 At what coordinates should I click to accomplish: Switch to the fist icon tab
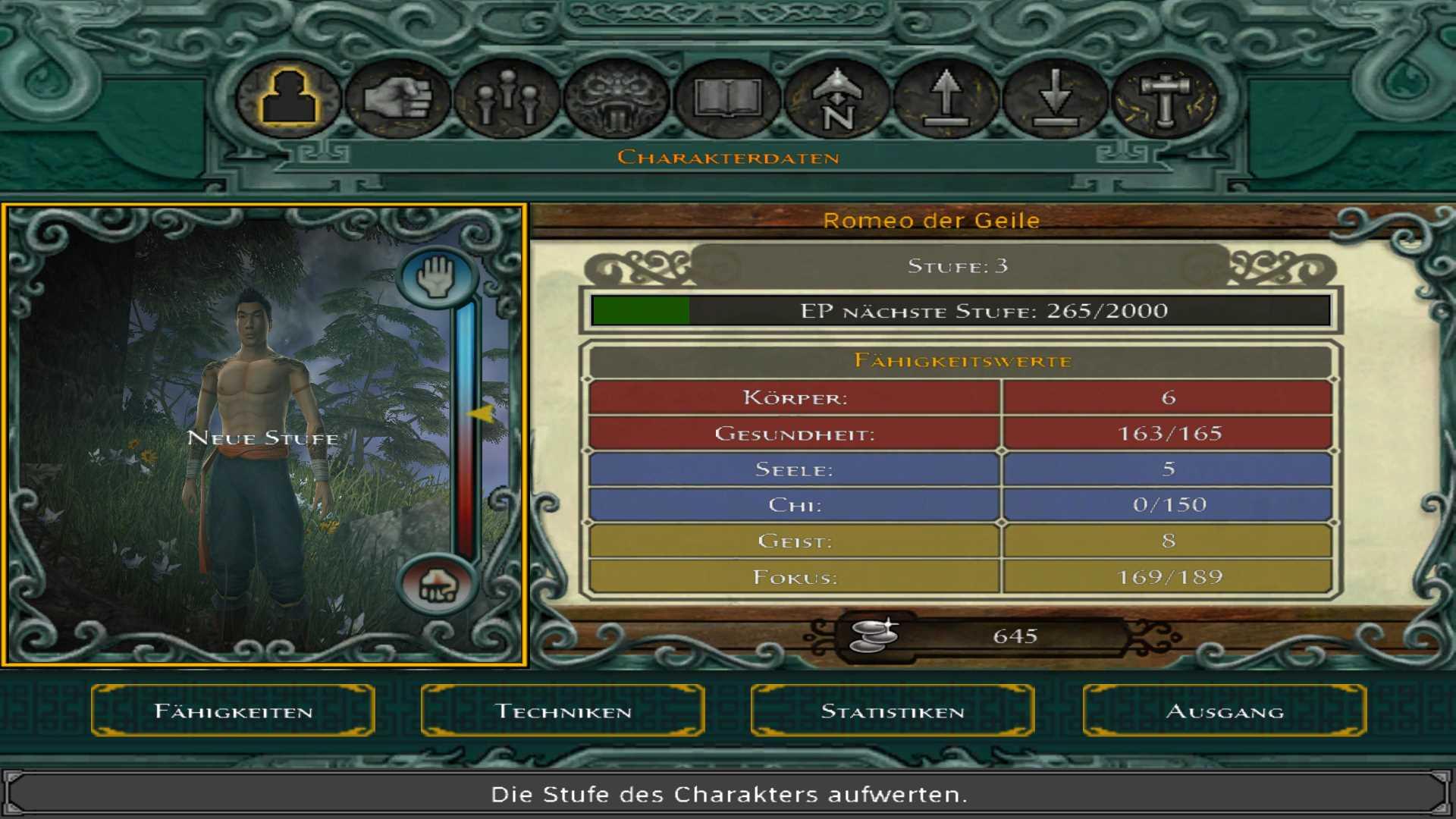tap(397, 99)
